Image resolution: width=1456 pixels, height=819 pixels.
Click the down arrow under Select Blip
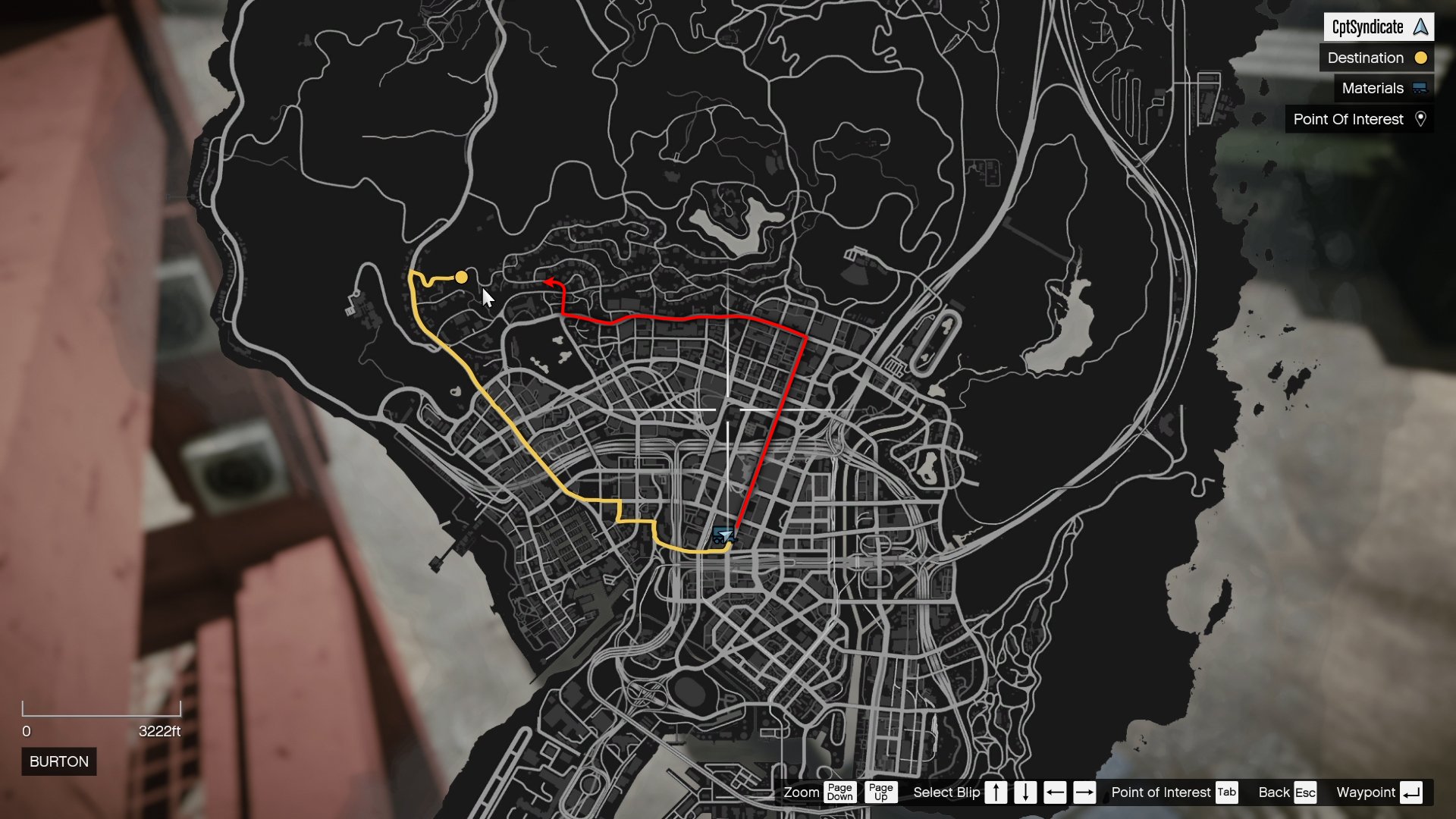pyautogui.click(x=1025, y=792)
